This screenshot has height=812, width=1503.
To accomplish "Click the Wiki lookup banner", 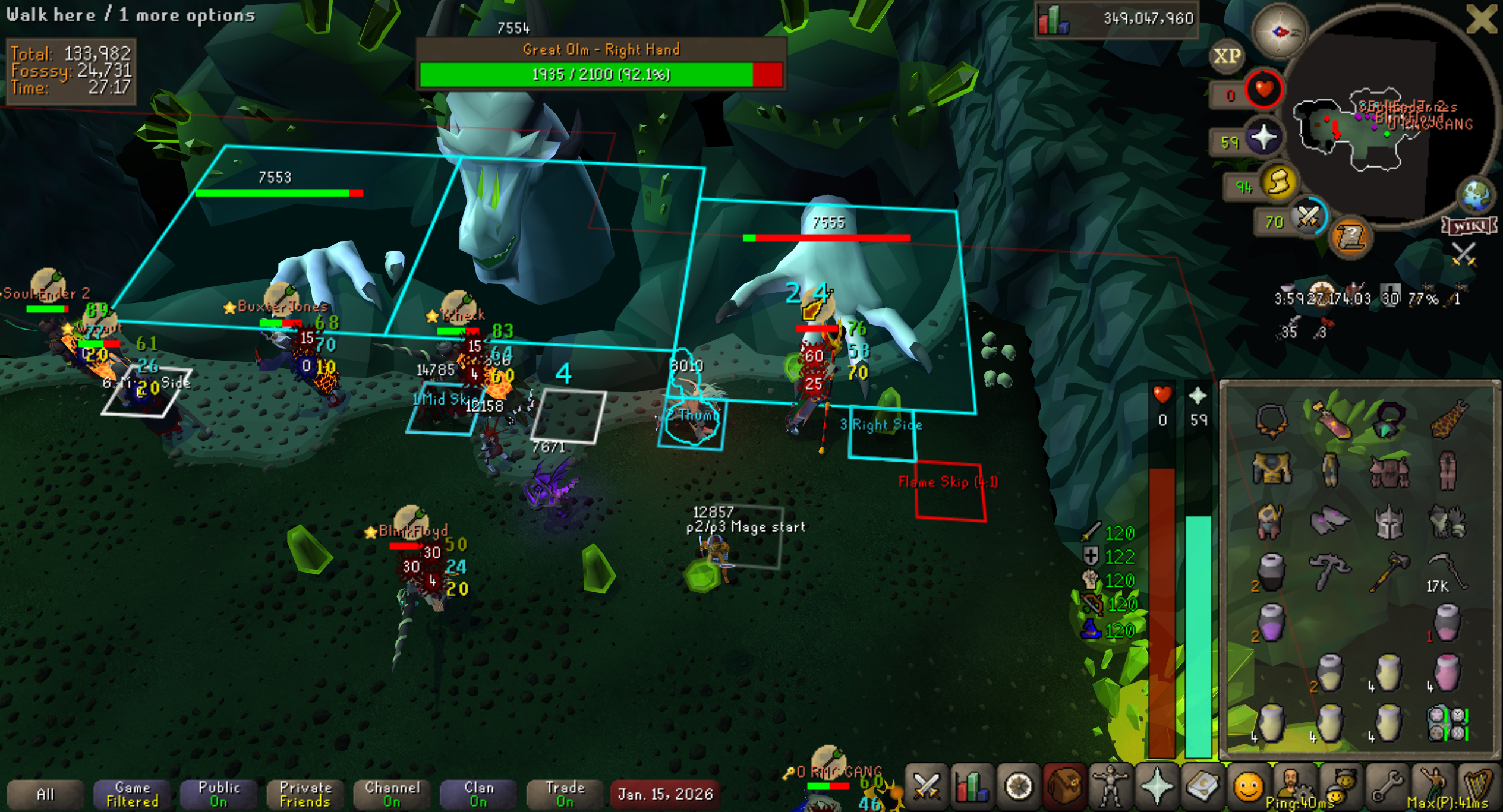I will tap(1469, 226).
